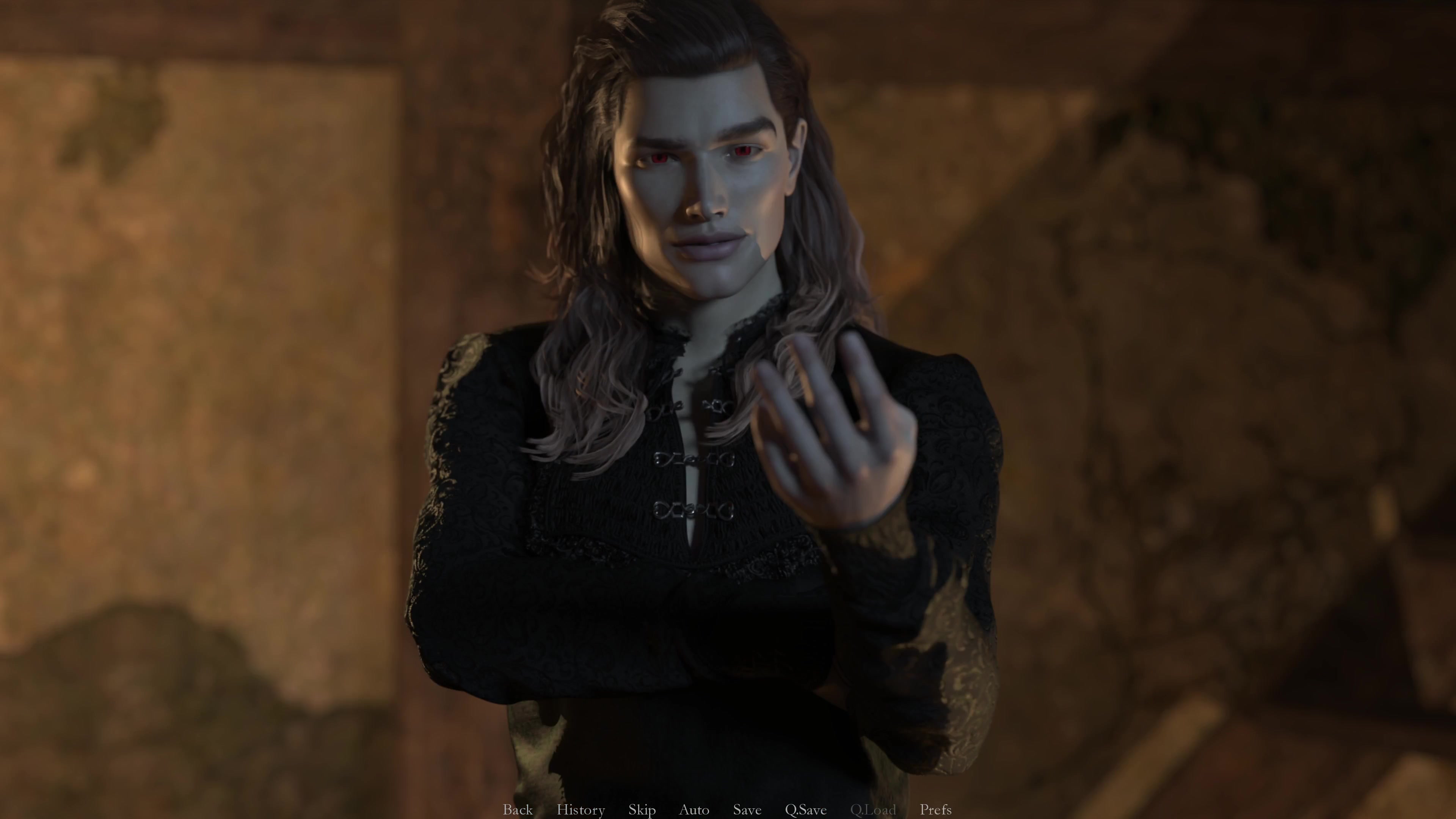Rollback dialogue using the Back option
This screenshot has width=1456, height=819.
[x=518, y=810]
